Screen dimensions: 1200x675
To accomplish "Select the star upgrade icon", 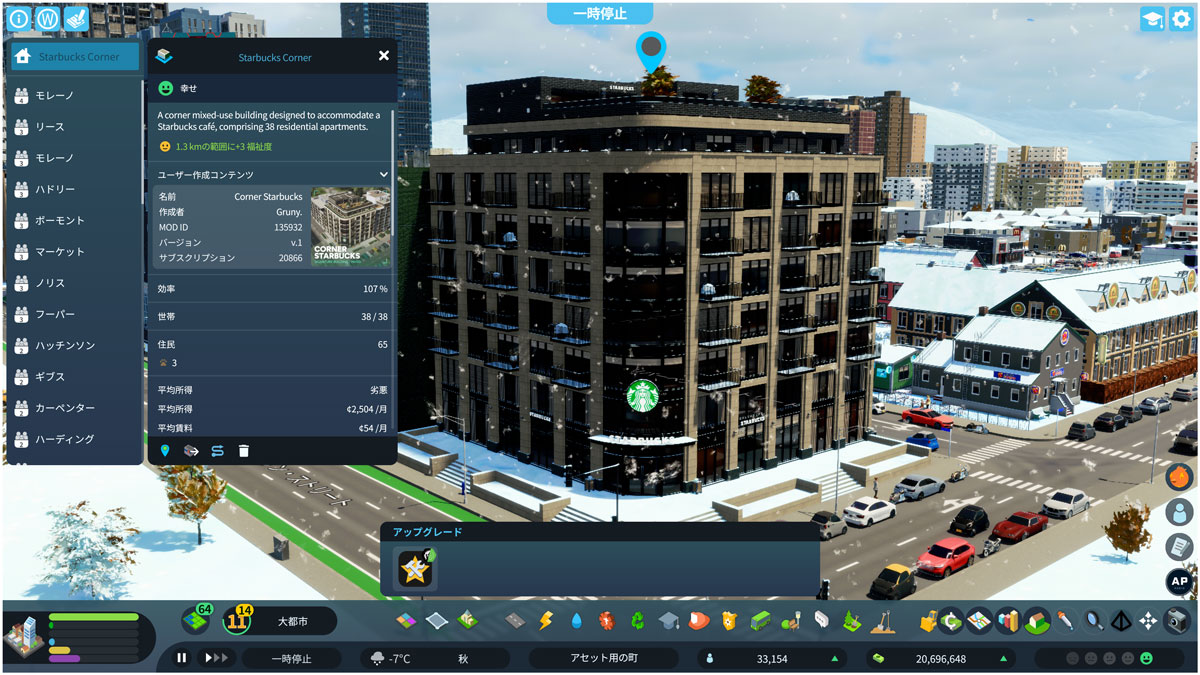I will (x=415, y=569).
